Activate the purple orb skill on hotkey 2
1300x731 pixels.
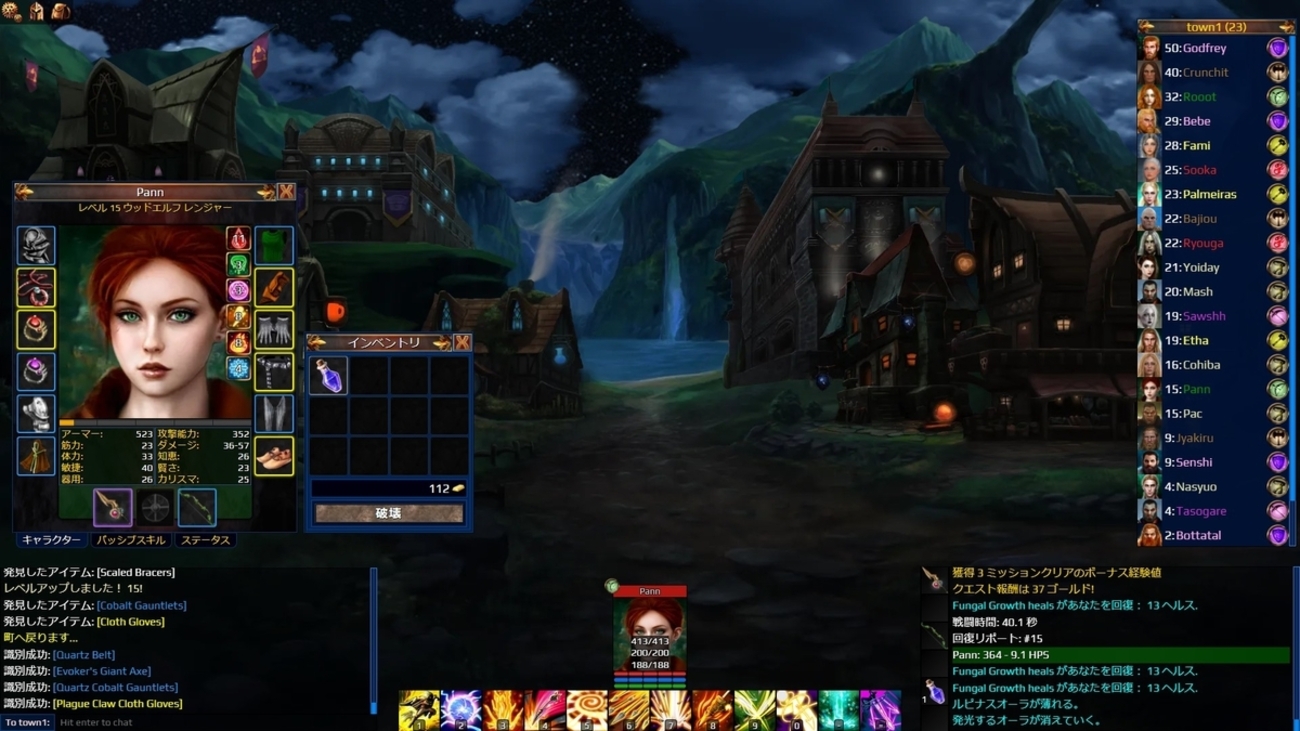[461, 710]
